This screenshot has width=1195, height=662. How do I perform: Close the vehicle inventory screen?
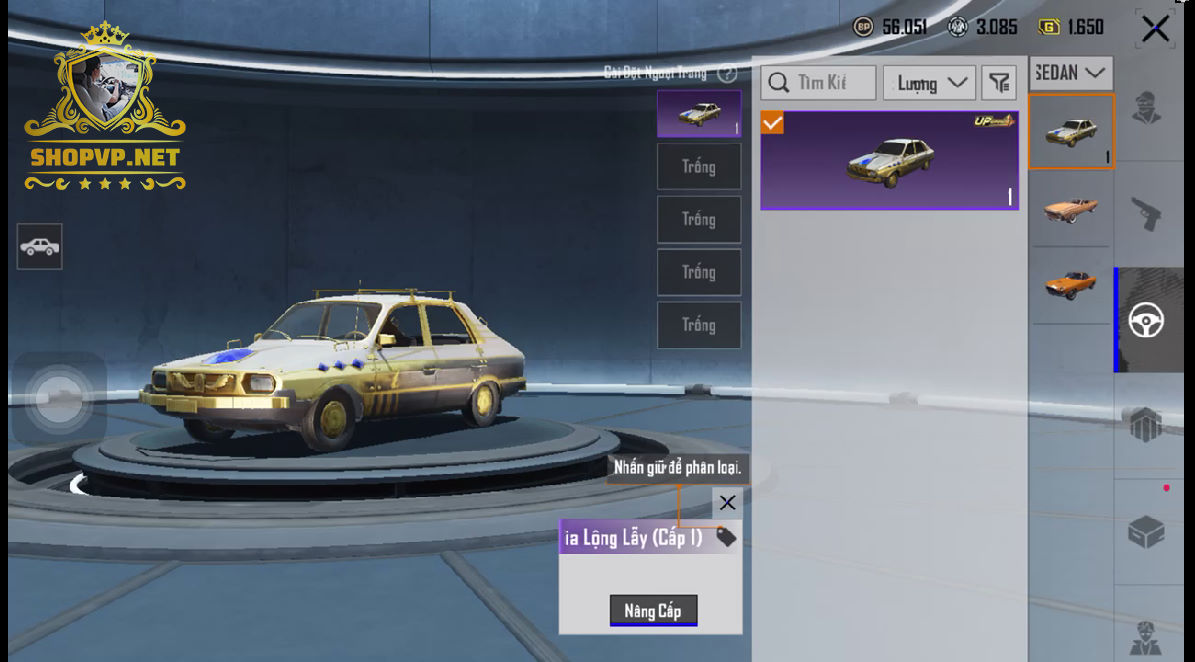pos(1155,29)
